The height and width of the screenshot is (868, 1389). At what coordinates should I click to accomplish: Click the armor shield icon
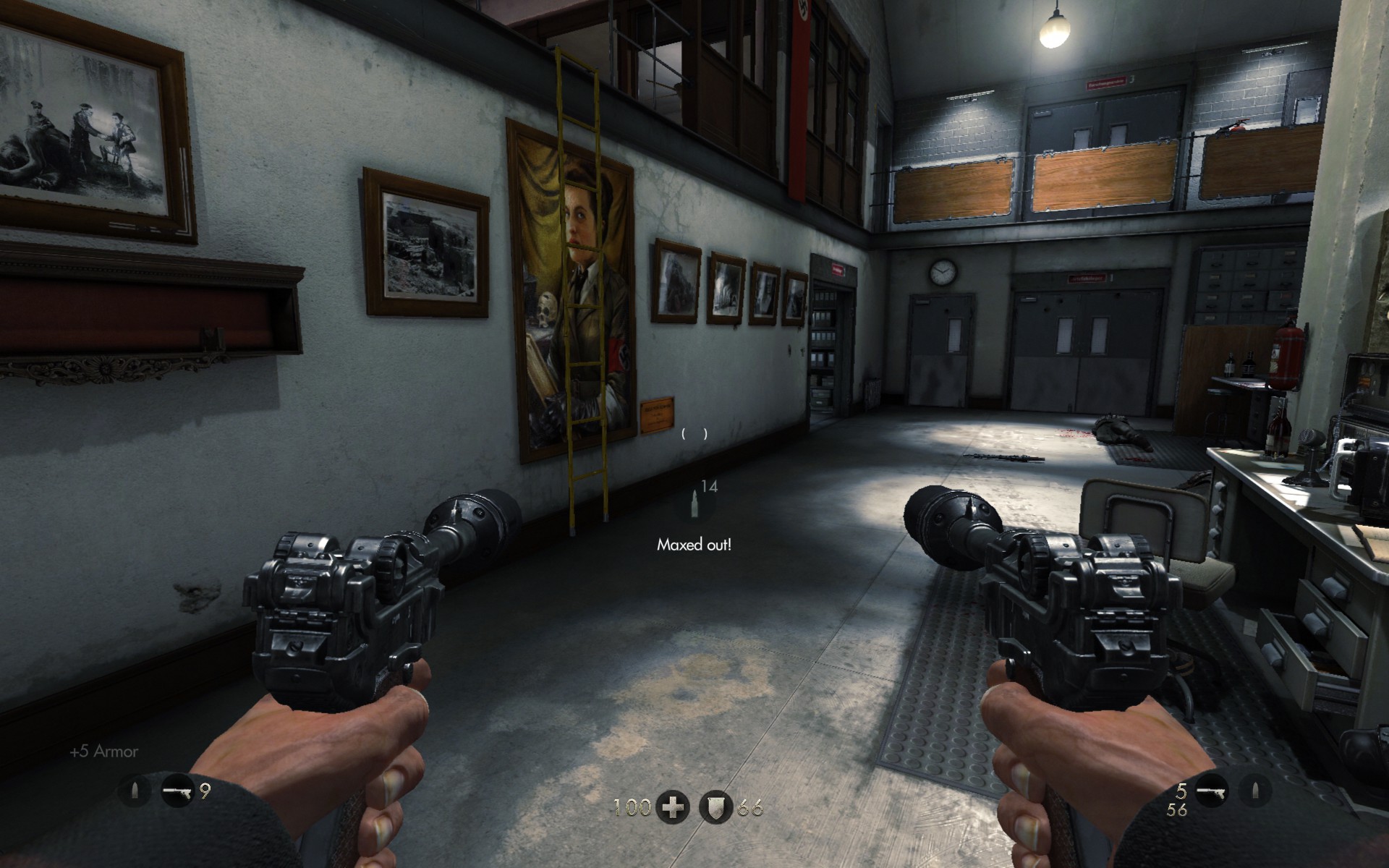click(716, 807)
